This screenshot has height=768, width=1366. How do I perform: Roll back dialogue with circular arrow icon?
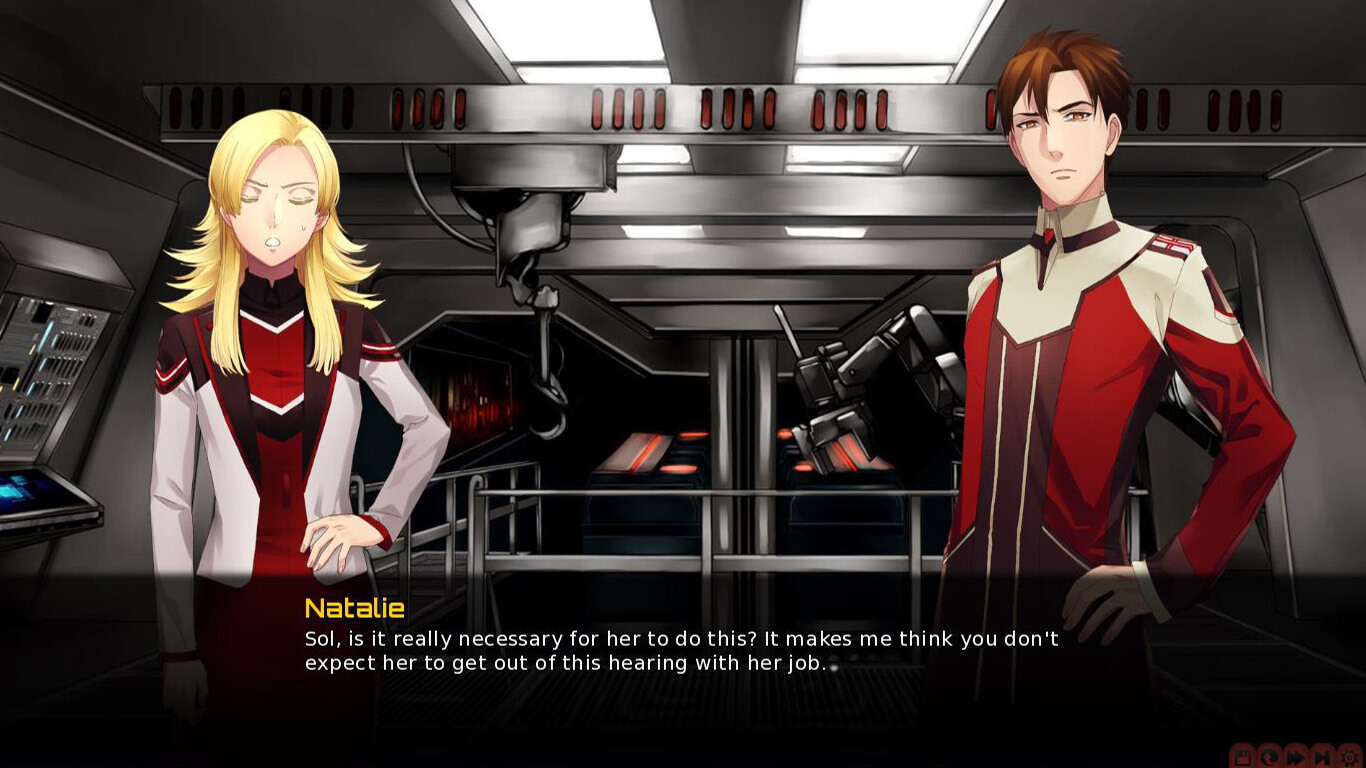[x=1269, y=757]
